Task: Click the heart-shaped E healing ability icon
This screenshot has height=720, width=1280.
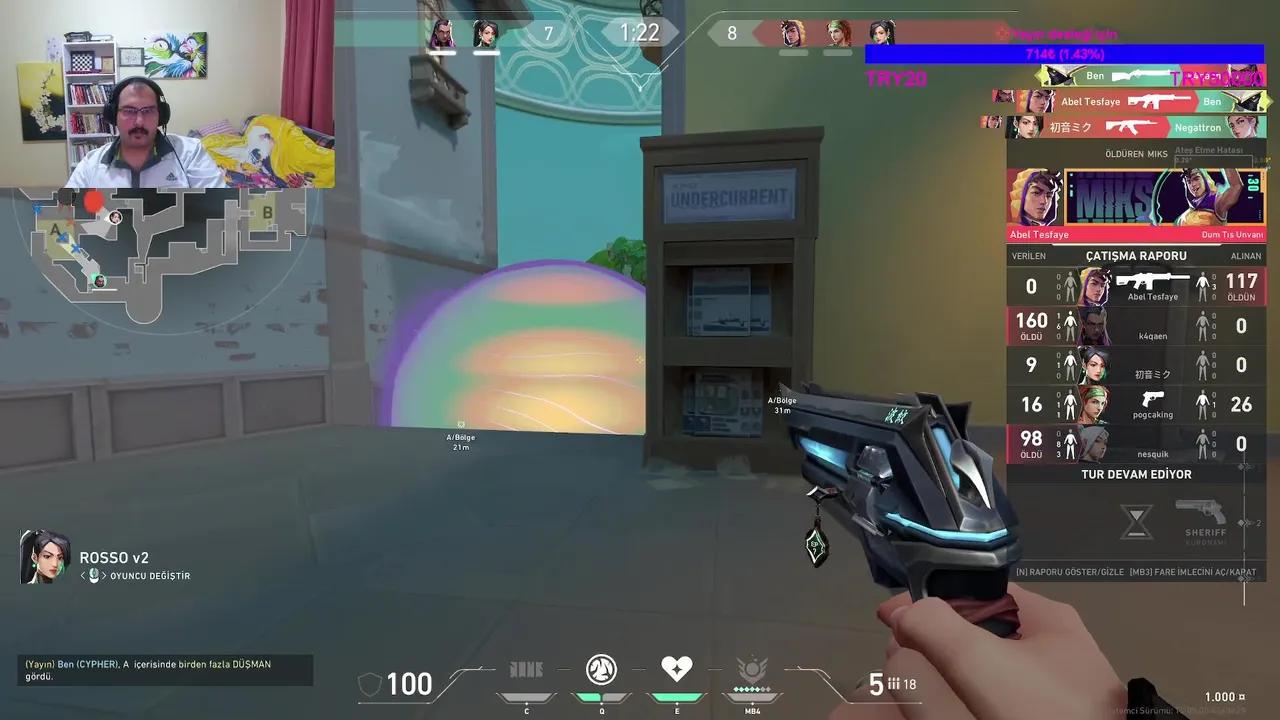Action: tap(677, 668)
